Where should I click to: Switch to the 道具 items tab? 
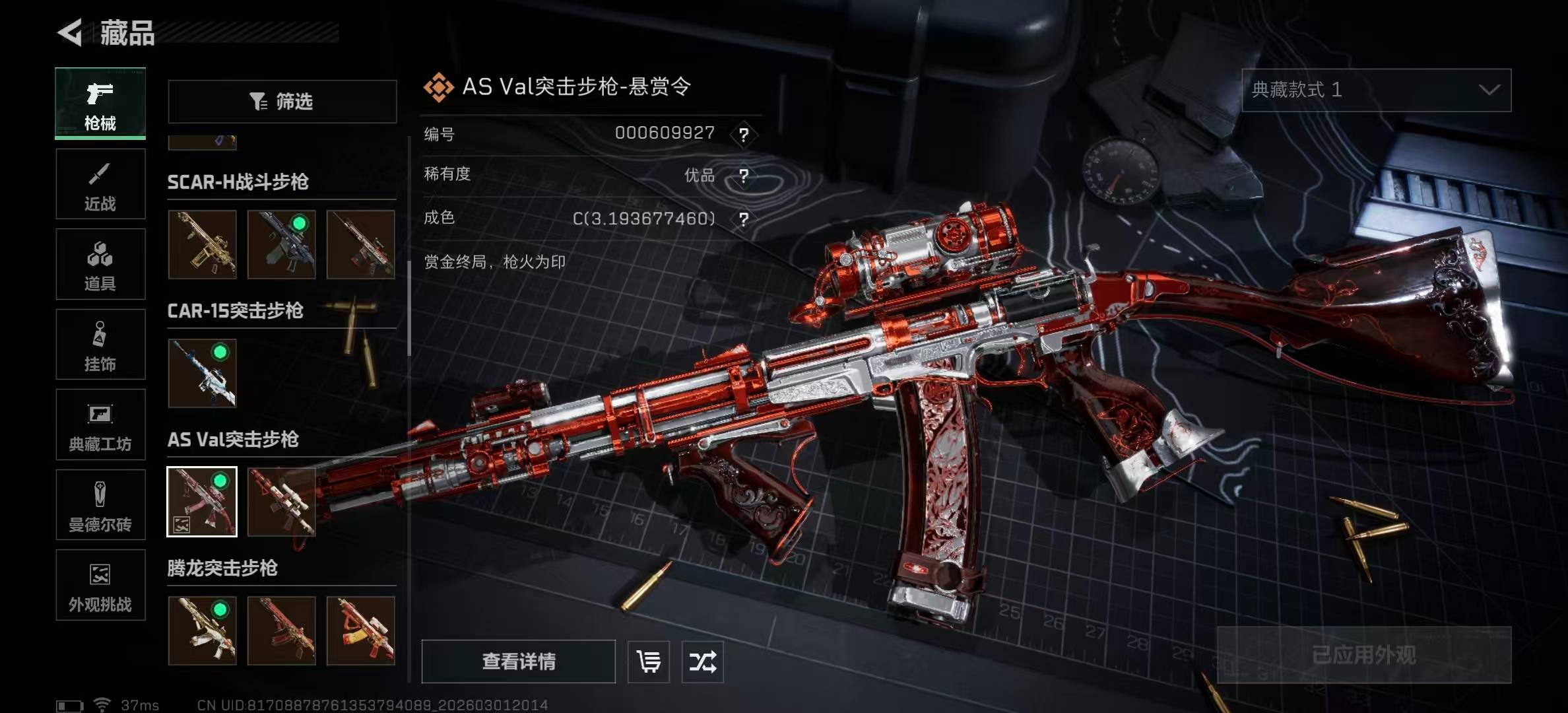click(100, 264)
